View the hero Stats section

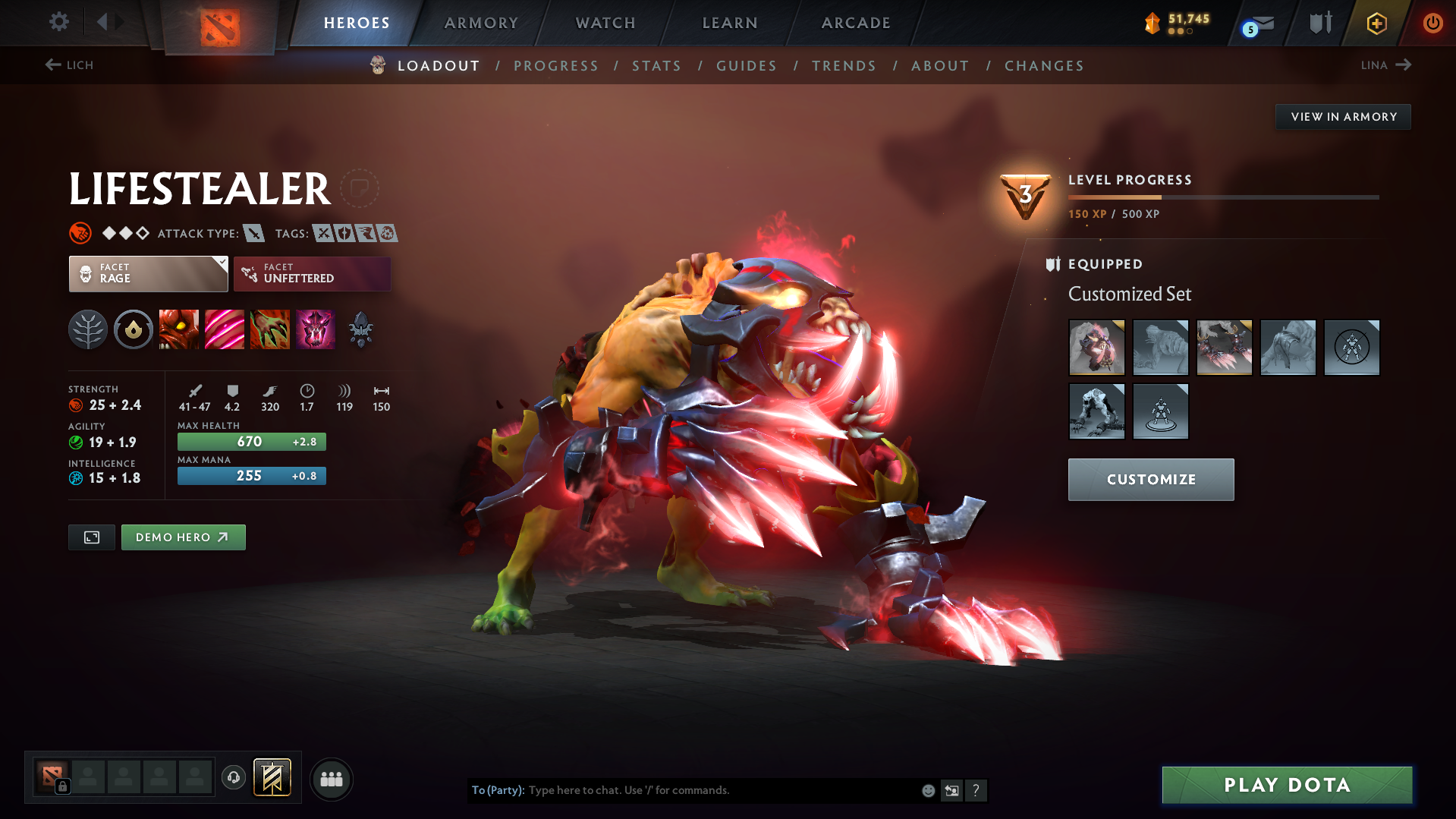657,66
